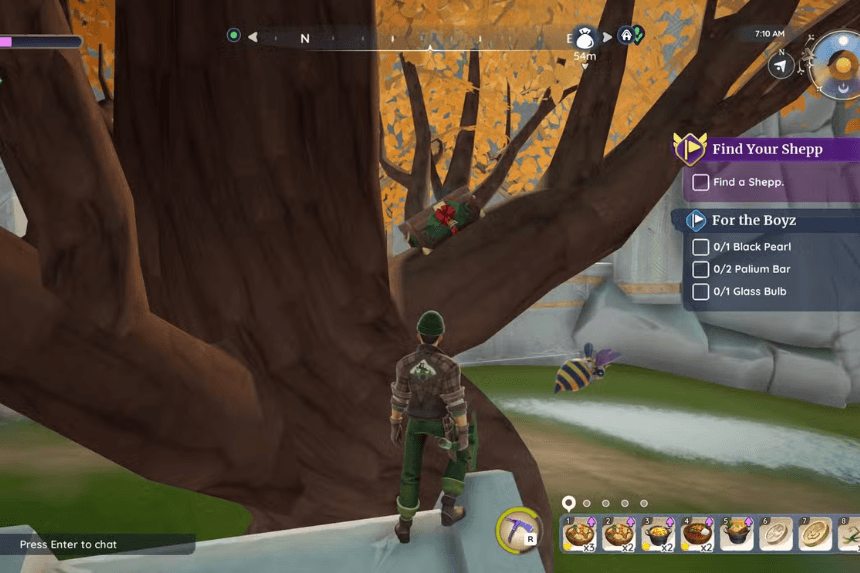
Task: Select the money bag compass marker
Action: (585, 38)
